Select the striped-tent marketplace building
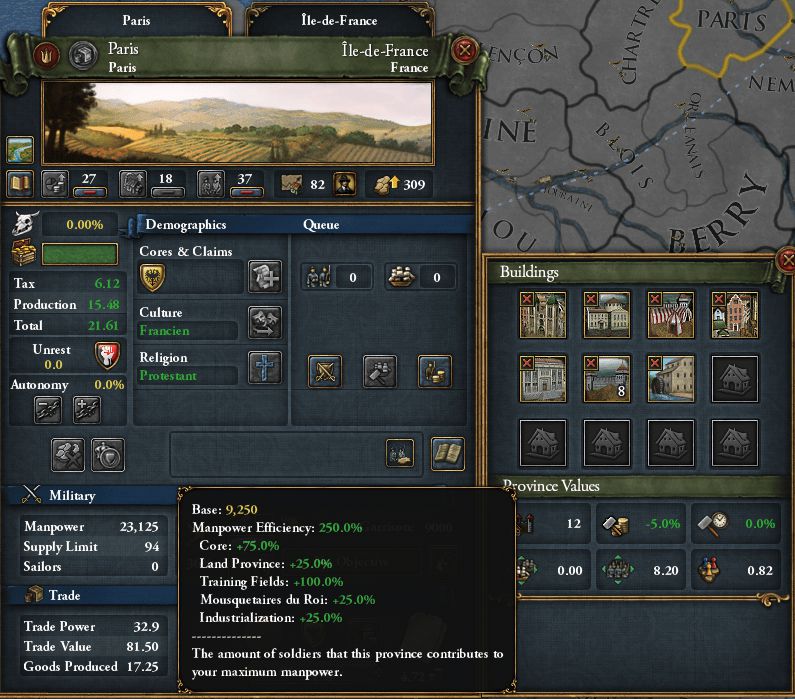The width and height of the screenshot is (795, 699). 671,315
